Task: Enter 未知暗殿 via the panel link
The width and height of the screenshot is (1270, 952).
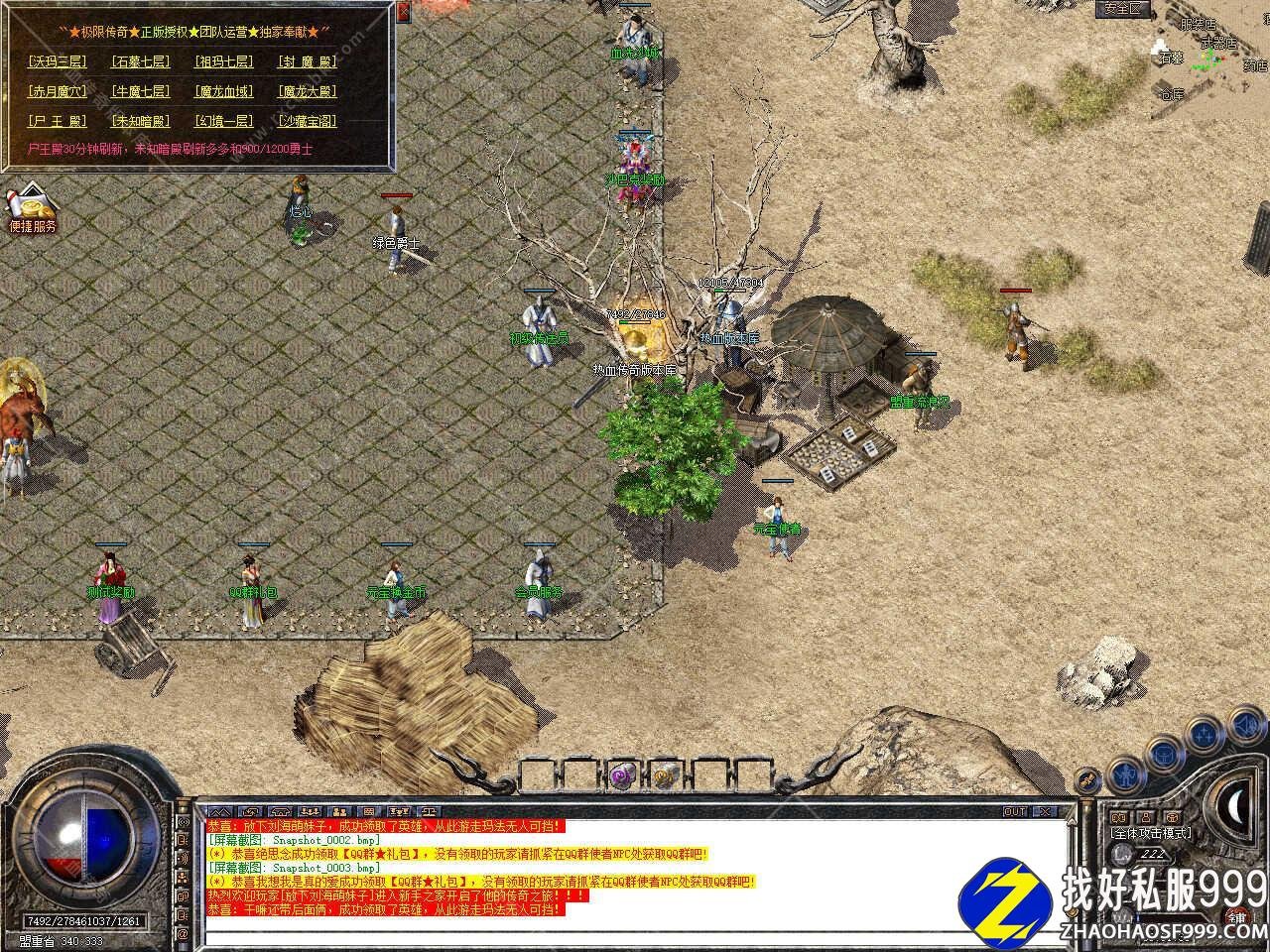Action: 140,121
